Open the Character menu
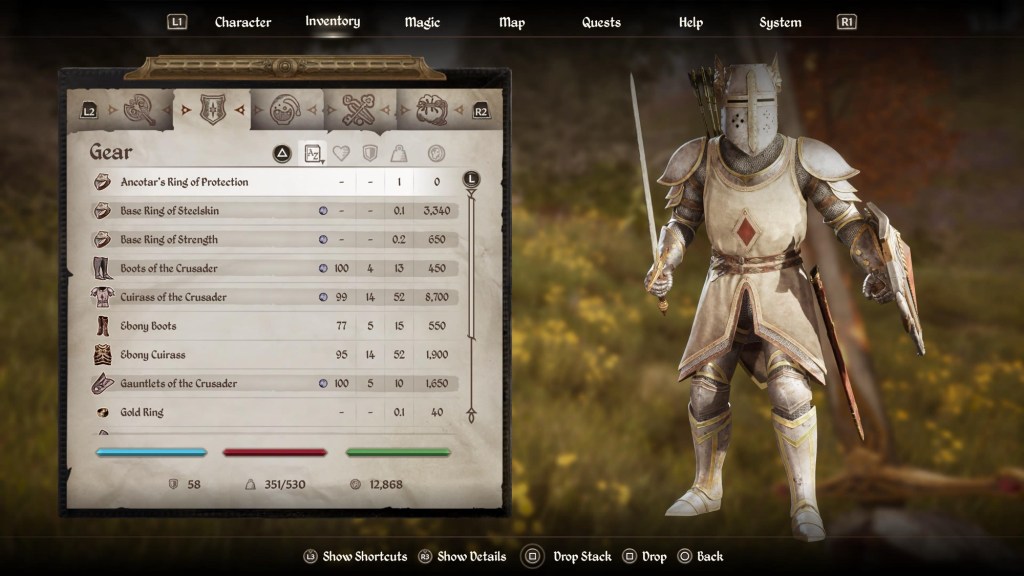 coord(242,22)
